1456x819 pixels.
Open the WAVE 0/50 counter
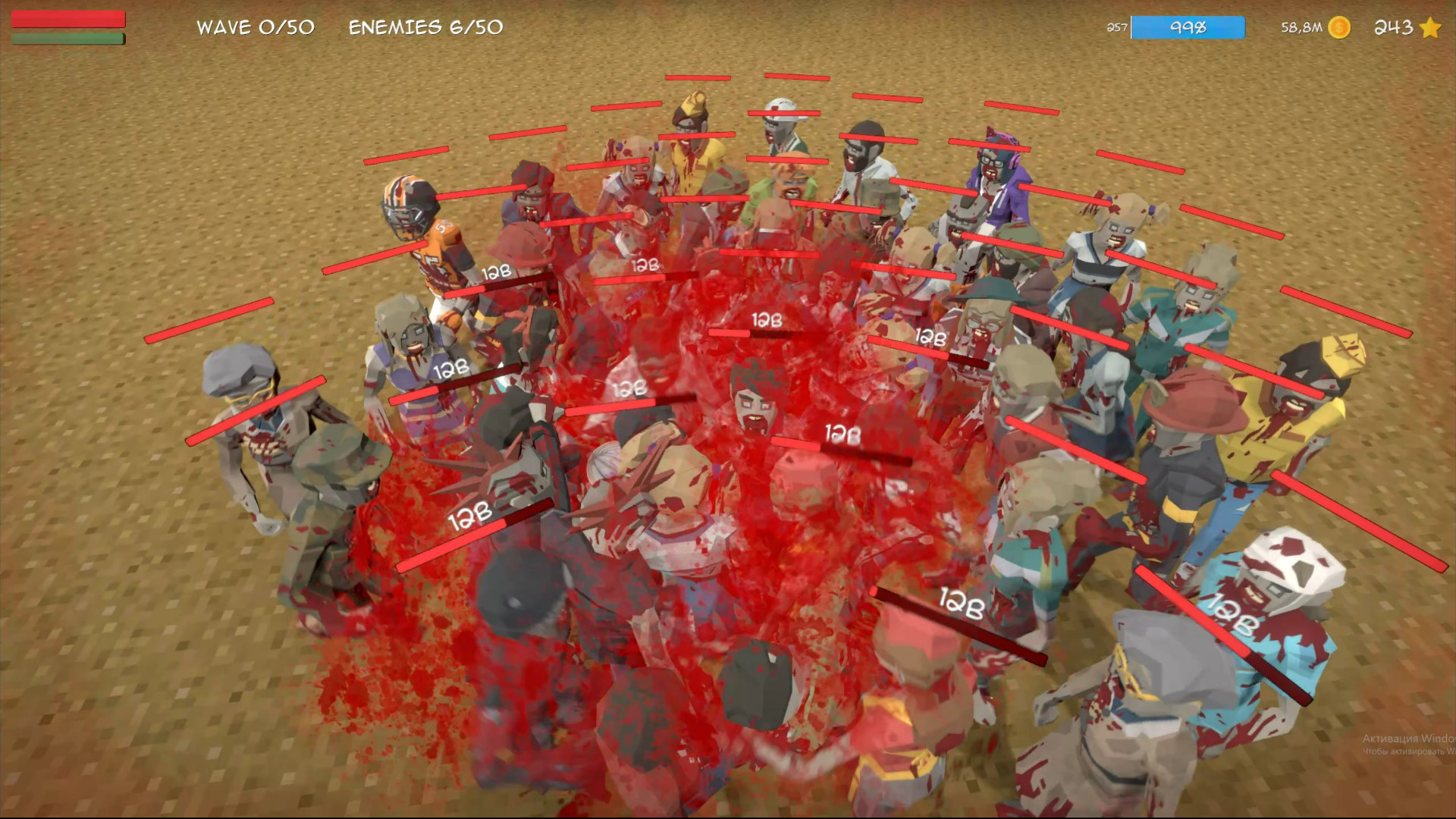point(255,27)
